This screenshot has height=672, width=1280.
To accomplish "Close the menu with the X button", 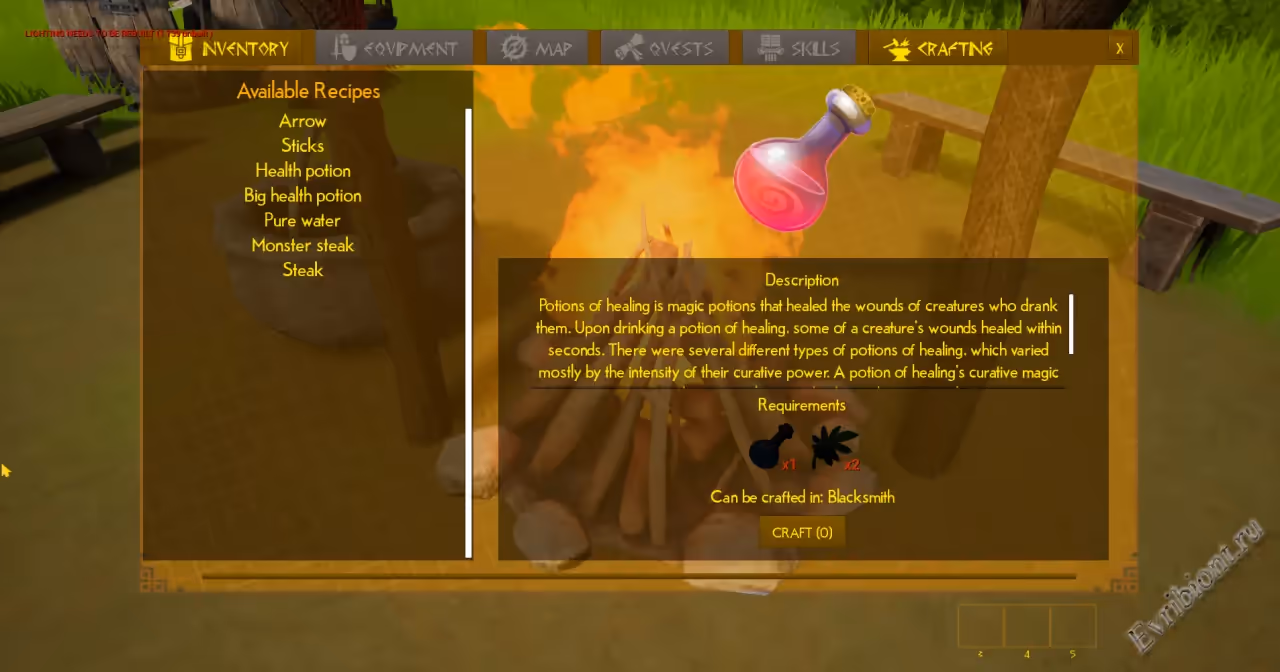I will point(1119,48).
